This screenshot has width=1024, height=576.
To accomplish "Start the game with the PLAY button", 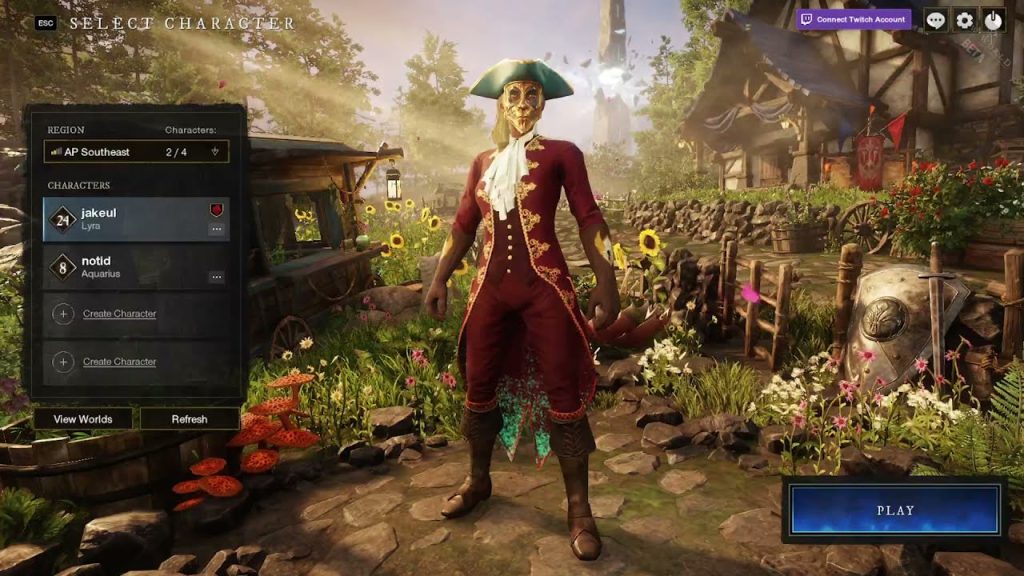I will [x=894, y=510].
